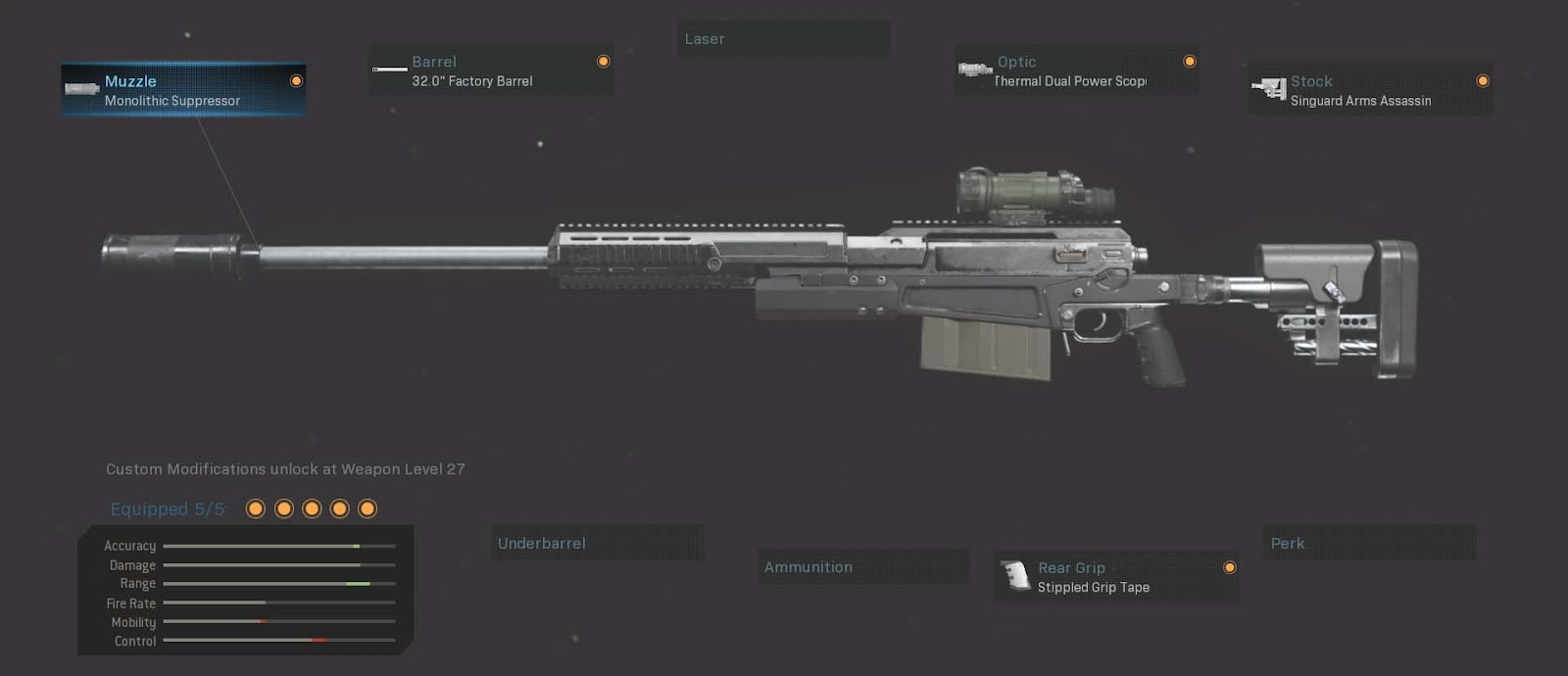Select the Stock Singuard Arms Assassin slot
Viewport: 1568px width, 676px height.
(x=1369, y=90)
